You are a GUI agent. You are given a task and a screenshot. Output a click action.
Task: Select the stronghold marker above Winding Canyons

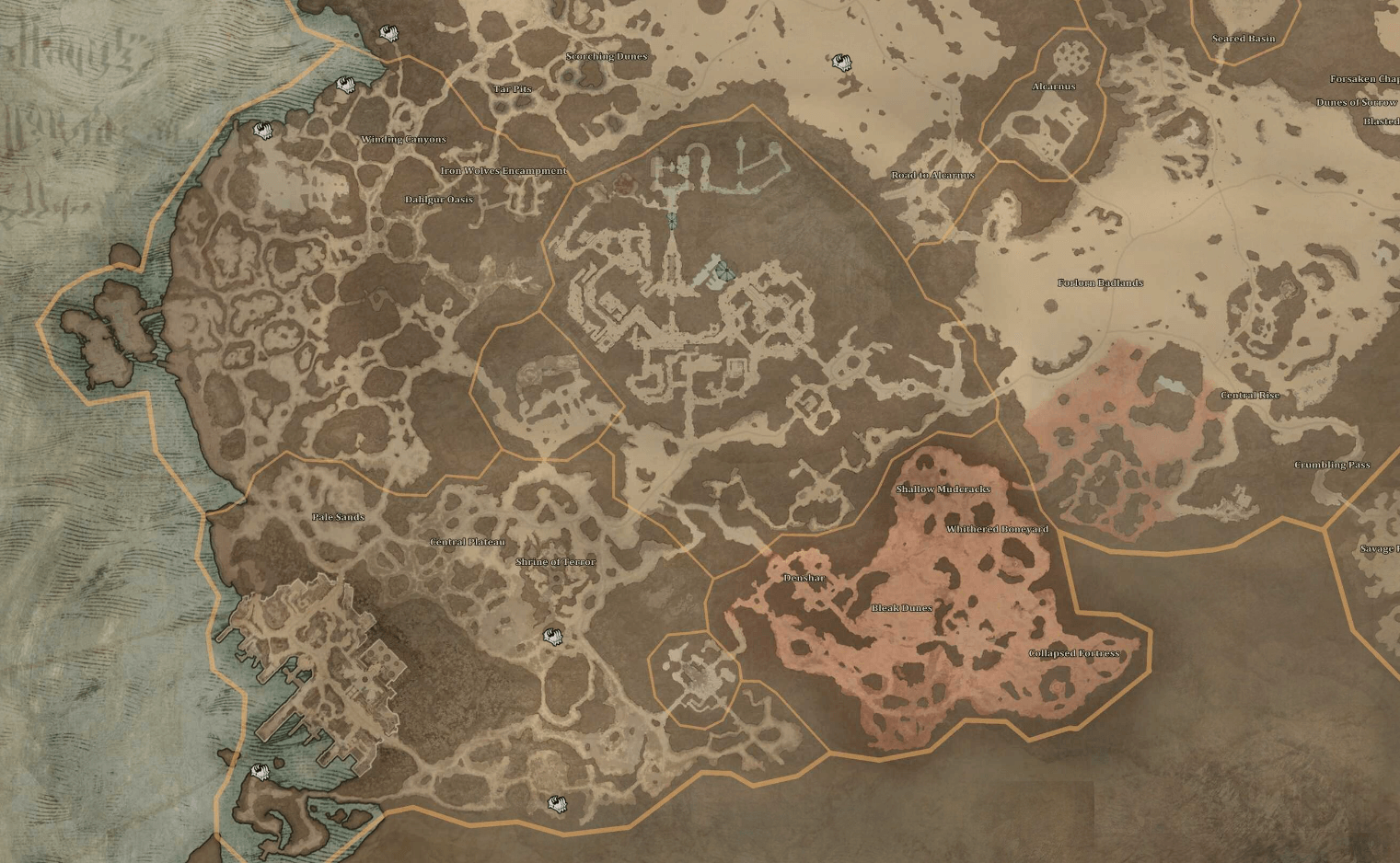(x=345, y=85)
